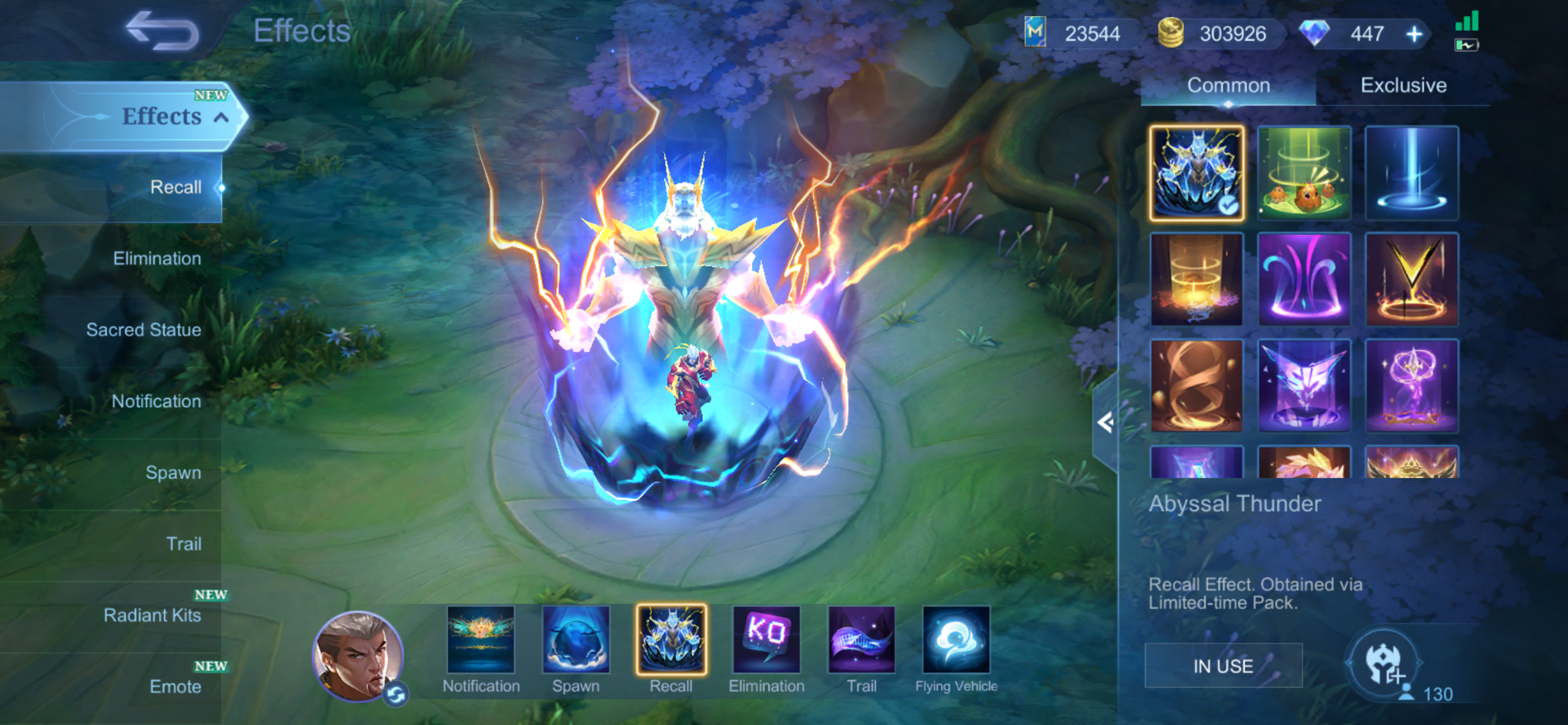1568x725 pixels.
Task: Collapse the Effects category header
Action: pos(221,117)
